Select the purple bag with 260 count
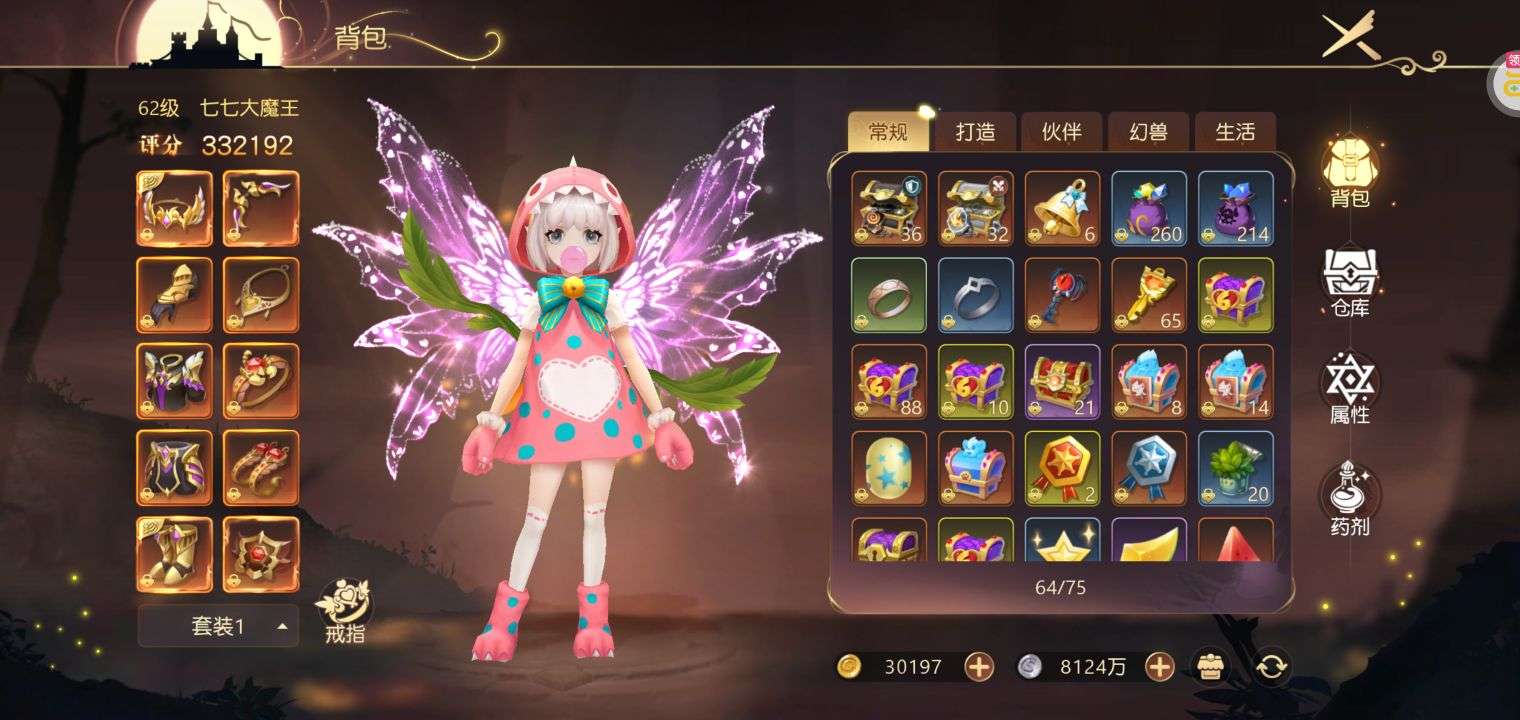The width and height of the screenshot is (1520, 720). (x=1149, y=208)
